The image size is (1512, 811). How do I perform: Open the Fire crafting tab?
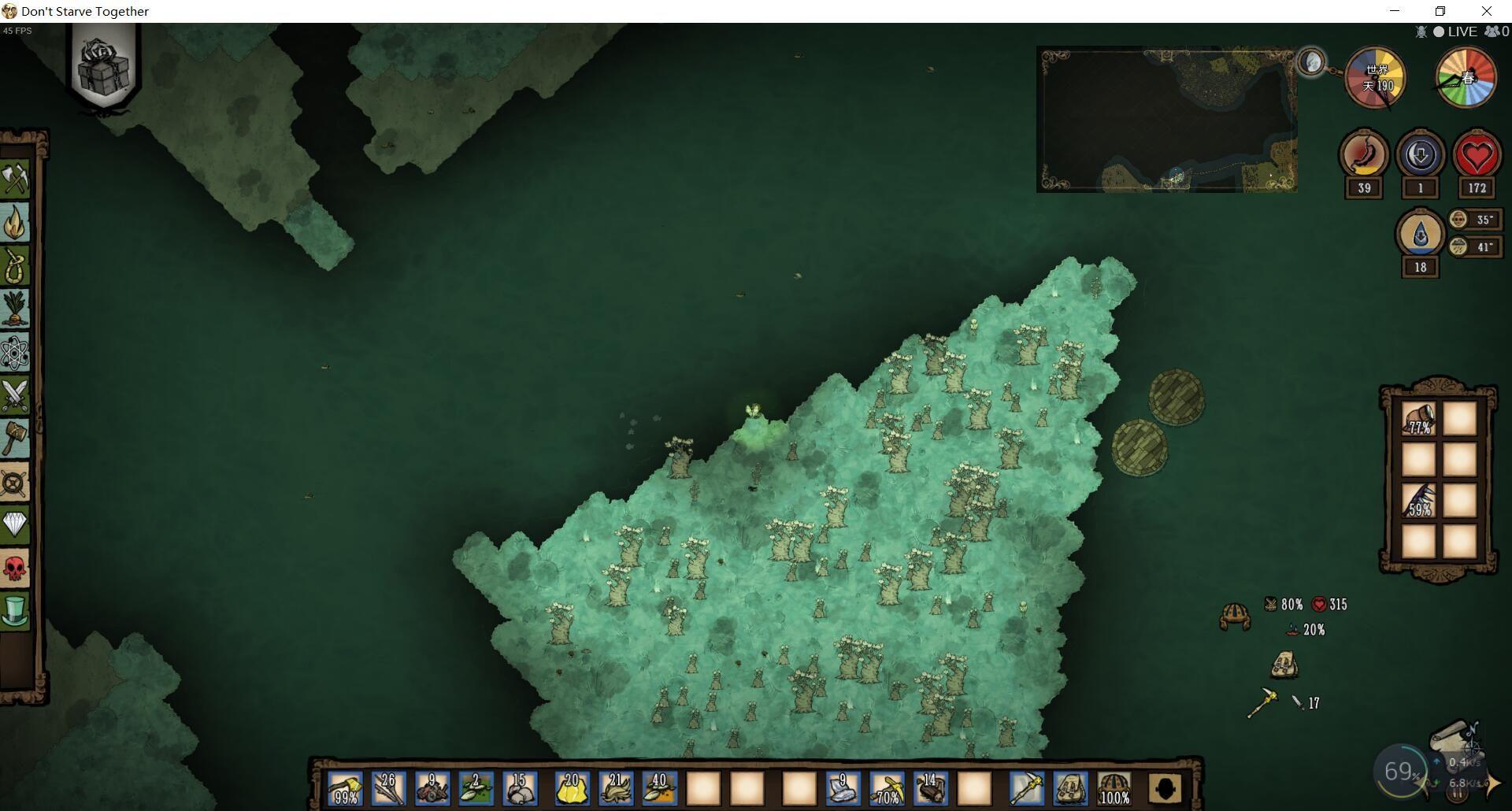(x=16, y=223)
